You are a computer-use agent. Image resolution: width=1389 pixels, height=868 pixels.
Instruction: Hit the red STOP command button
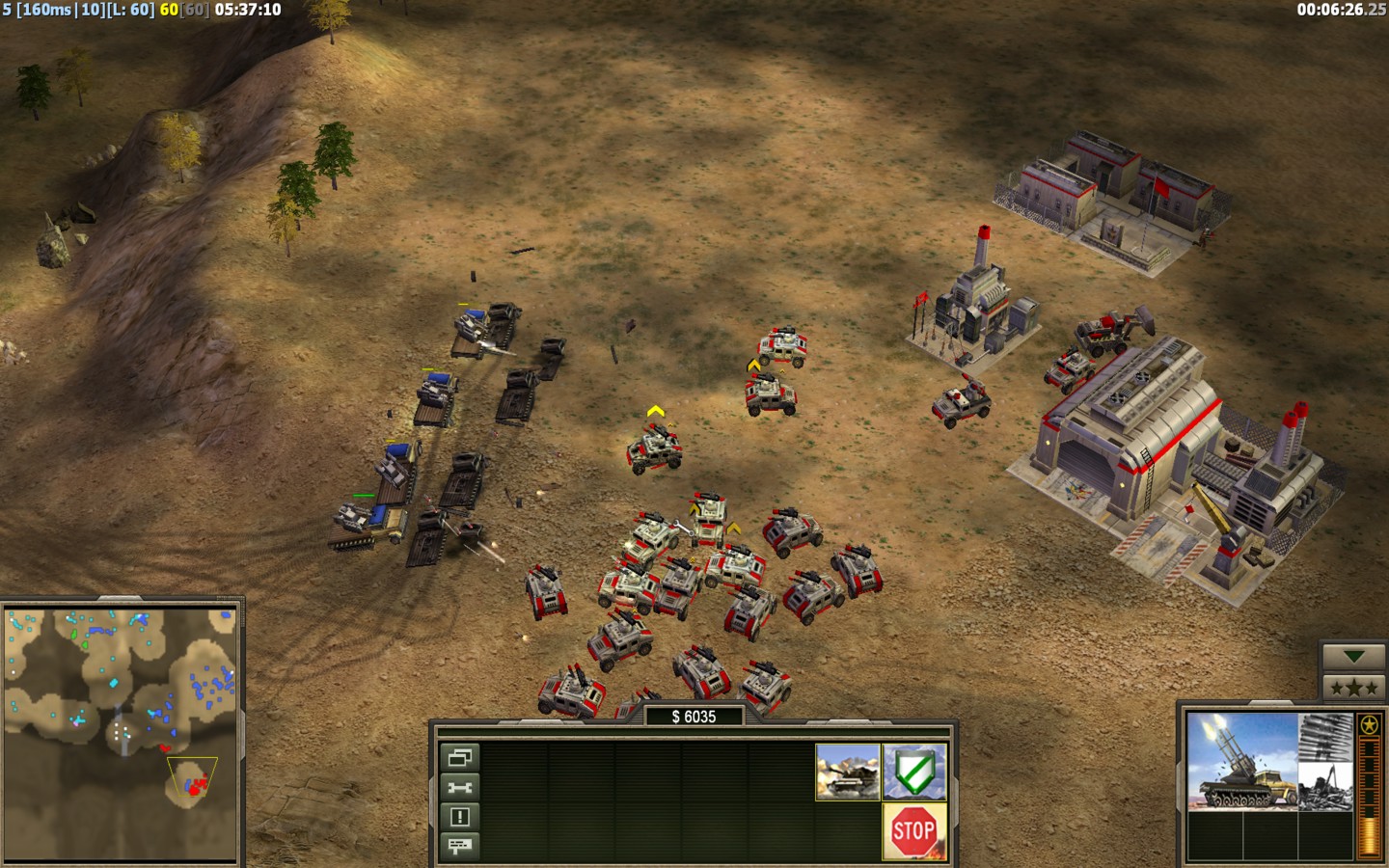(914, 830)
